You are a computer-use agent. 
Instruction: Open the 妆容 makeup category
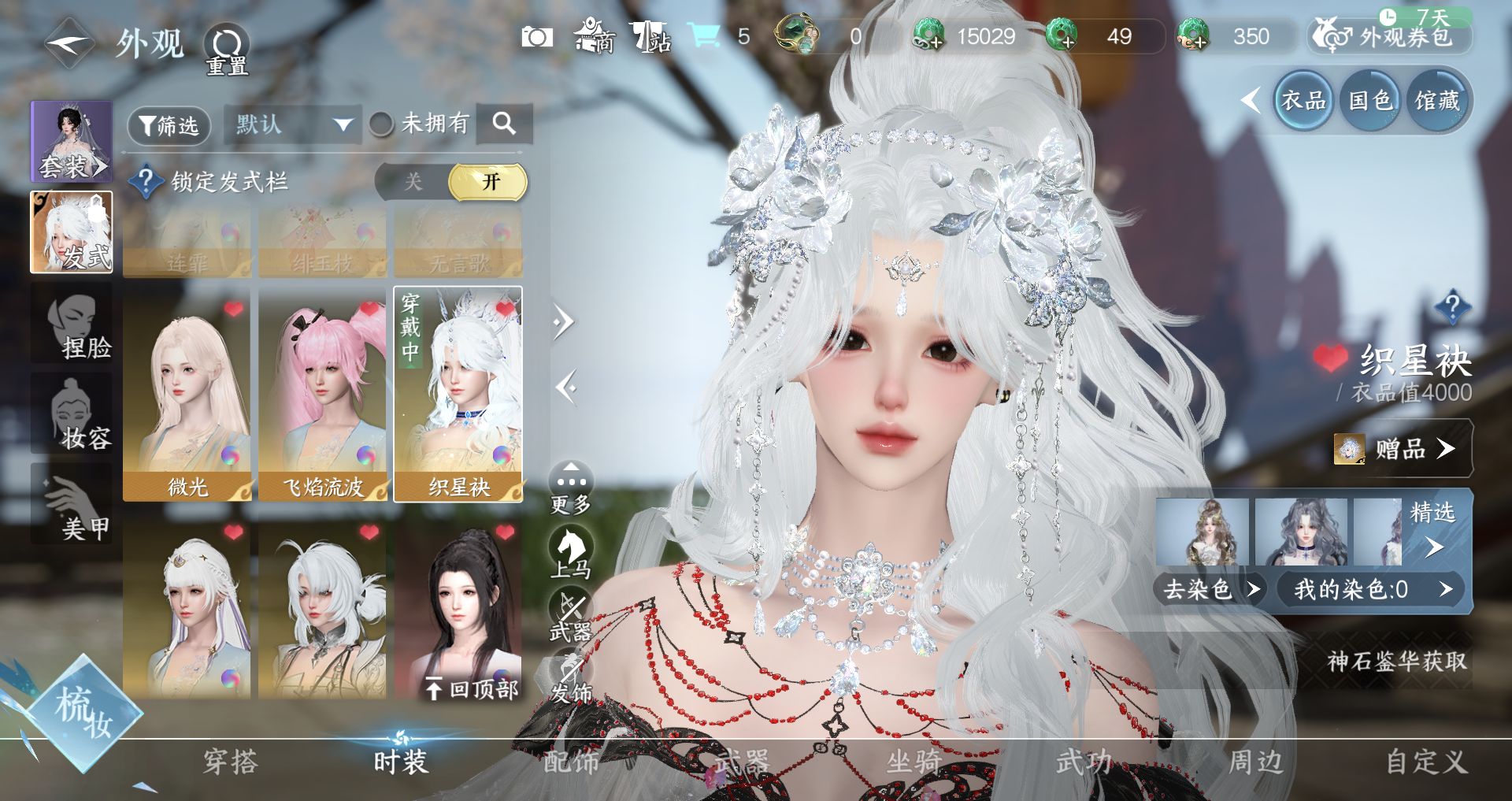tap(72, 415)
